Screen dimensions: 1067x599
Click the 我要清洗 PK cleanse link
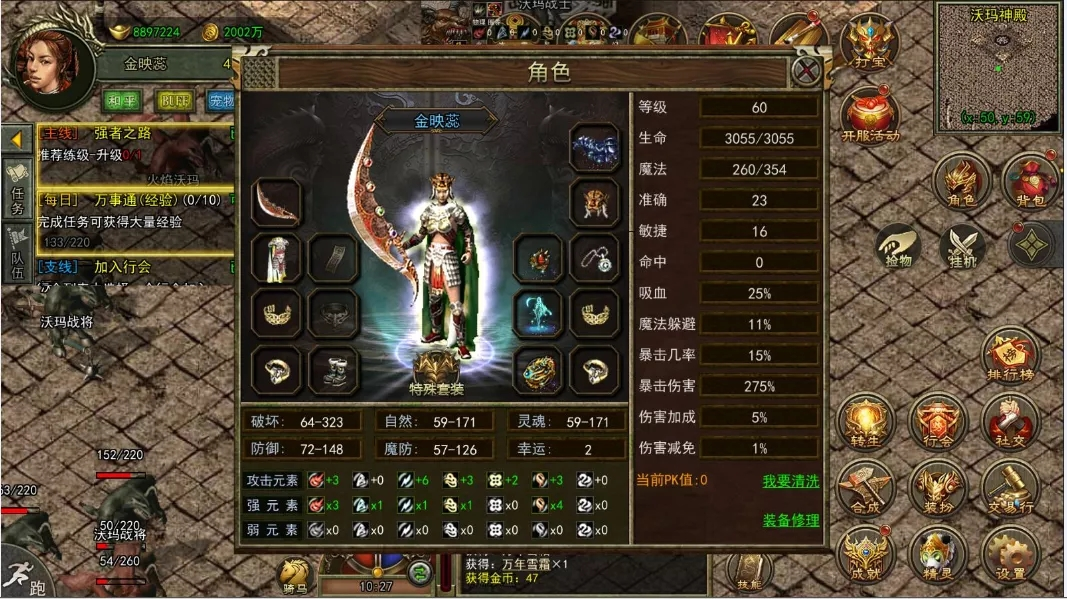click(790, 481)
